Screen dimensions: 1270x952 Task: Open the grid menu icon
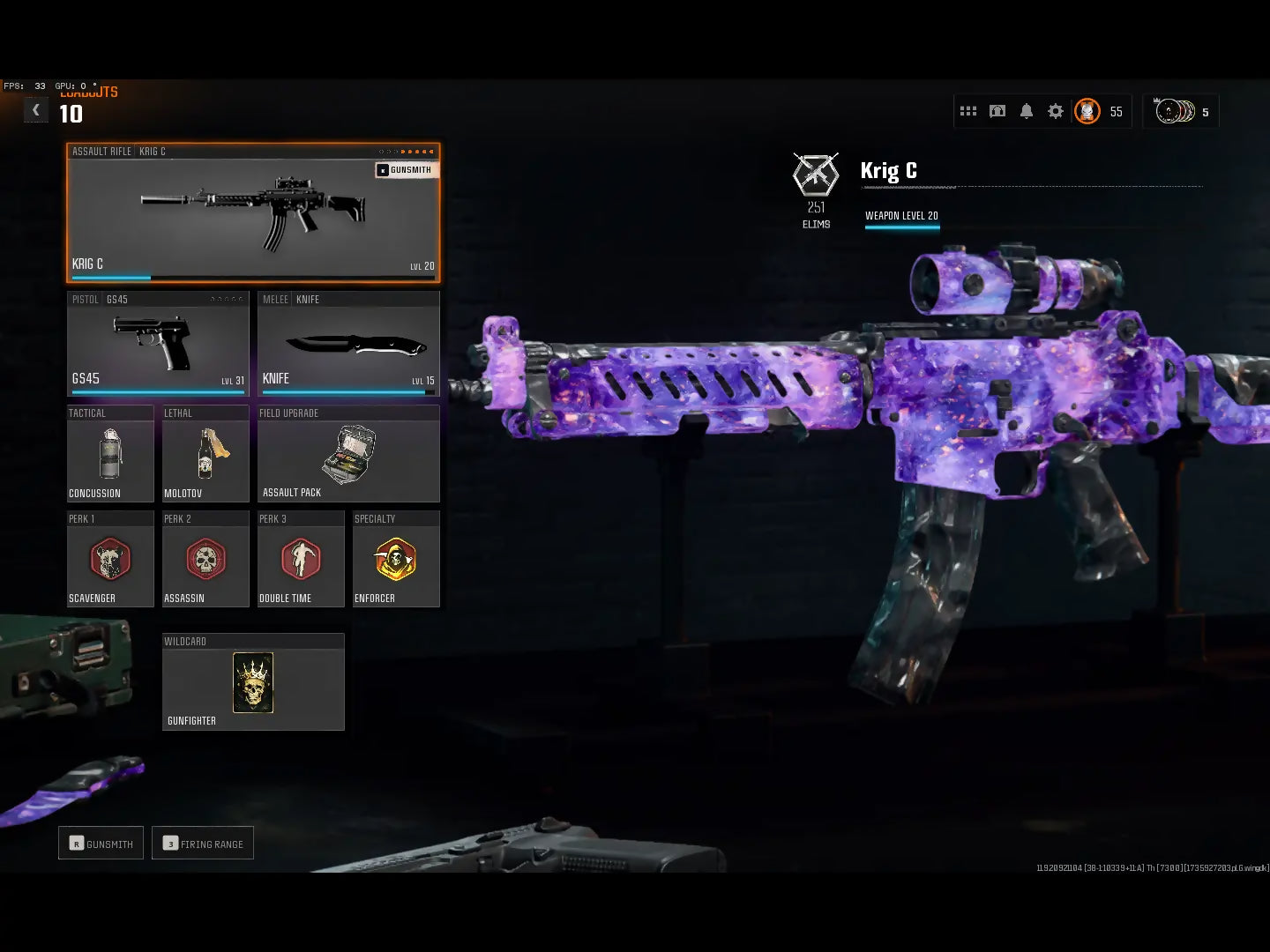click(968, 111)
